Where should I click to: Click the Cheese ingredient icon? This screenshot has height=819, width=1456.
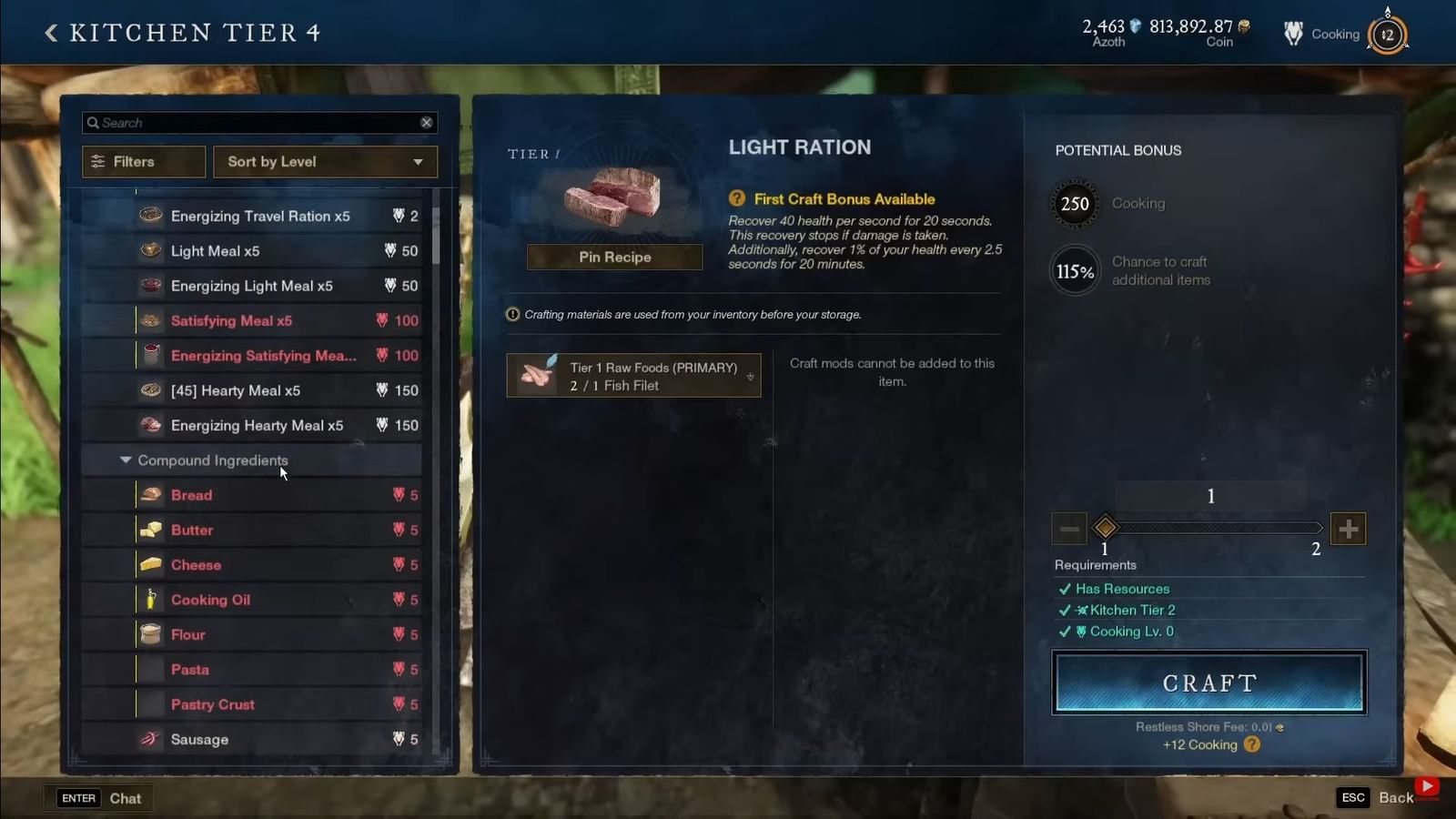coord(150,564)
